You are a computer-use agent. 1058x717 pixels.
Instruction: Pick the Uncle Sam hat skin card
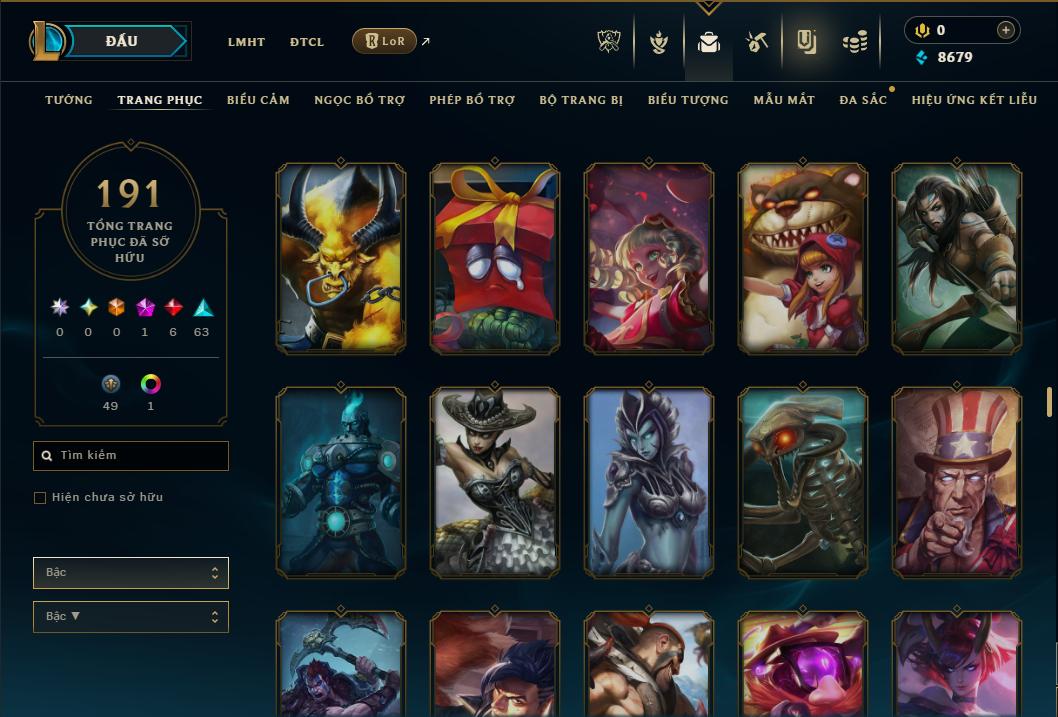pos(957,482)
